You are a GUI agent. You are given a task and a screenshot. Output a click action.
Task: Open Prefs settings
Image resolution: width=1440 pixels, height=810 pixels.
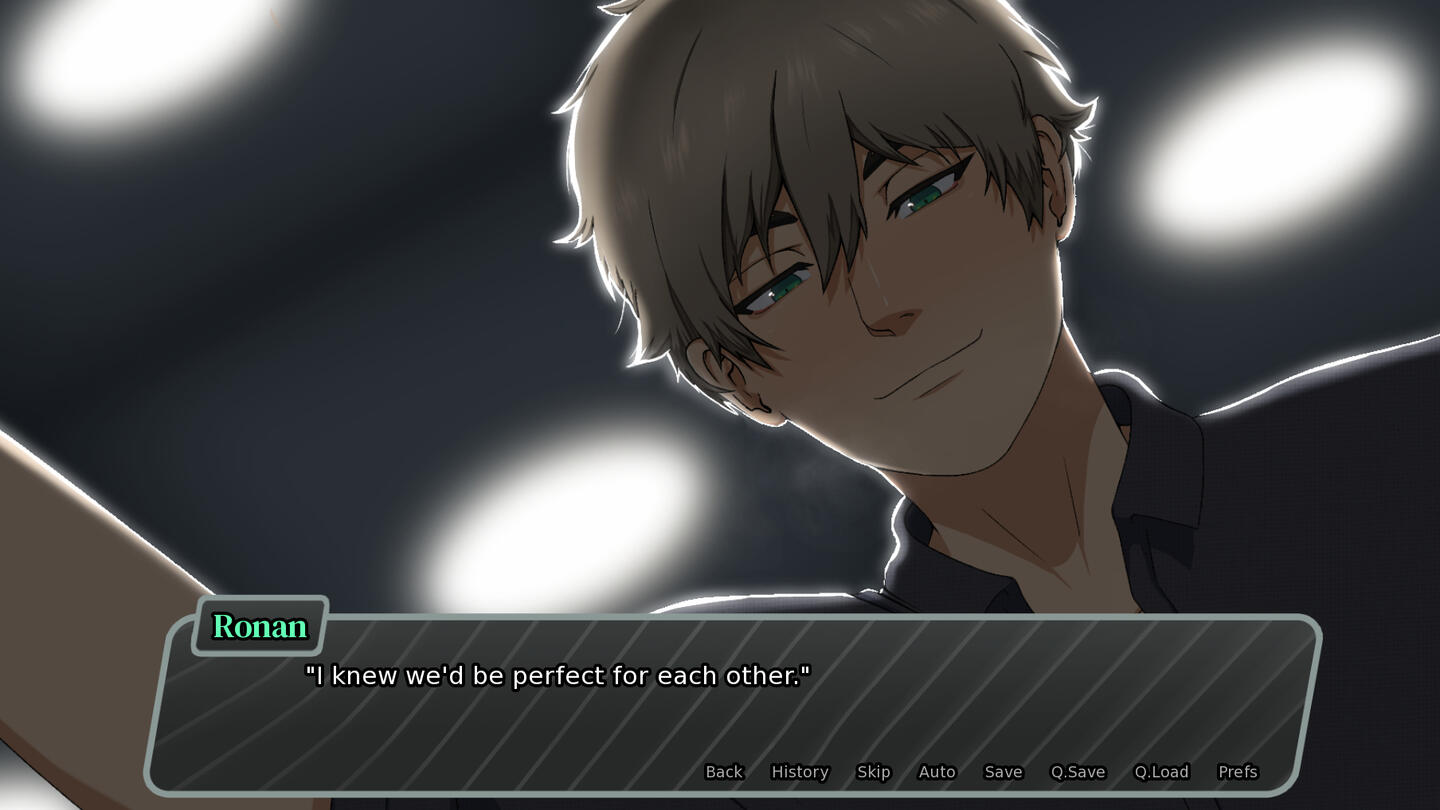(1237, 772)
